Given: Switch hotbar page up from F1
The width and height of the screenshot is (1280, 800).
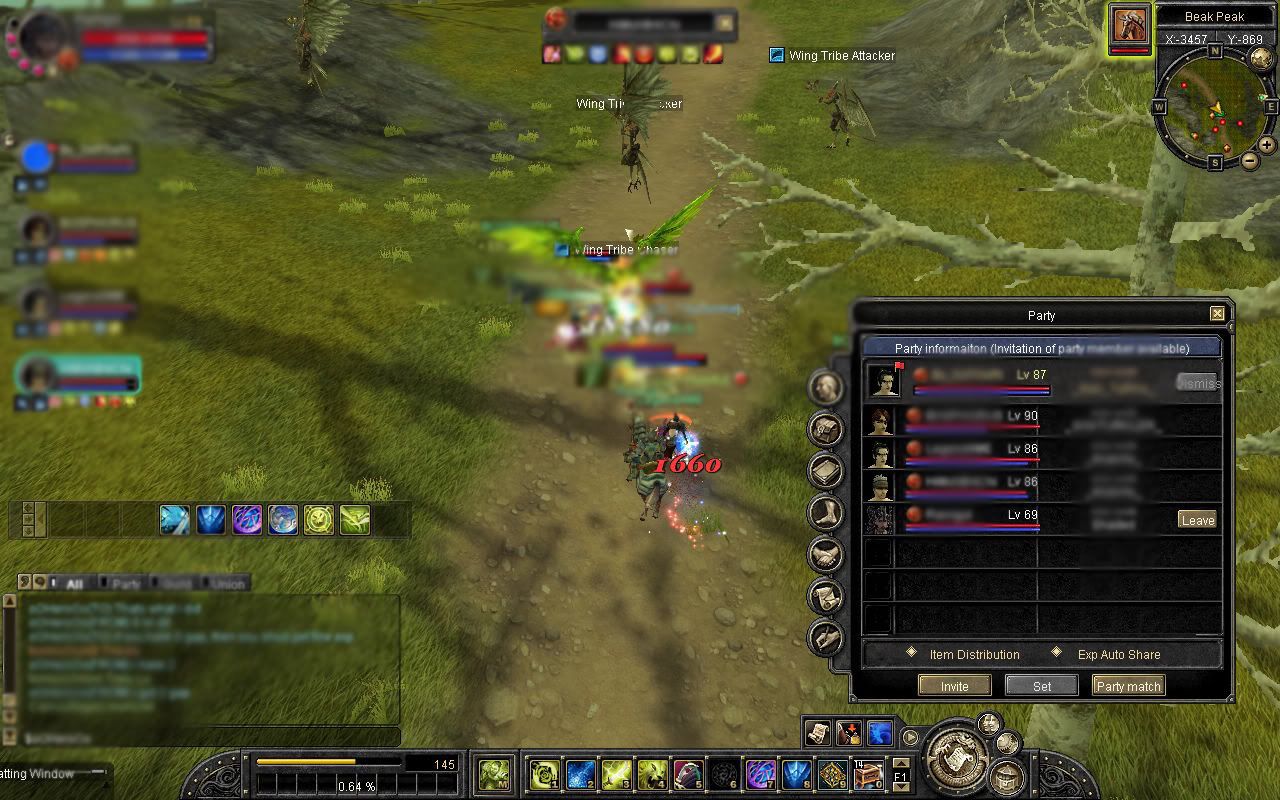Looking at the screenshot, I should (900, 765).
